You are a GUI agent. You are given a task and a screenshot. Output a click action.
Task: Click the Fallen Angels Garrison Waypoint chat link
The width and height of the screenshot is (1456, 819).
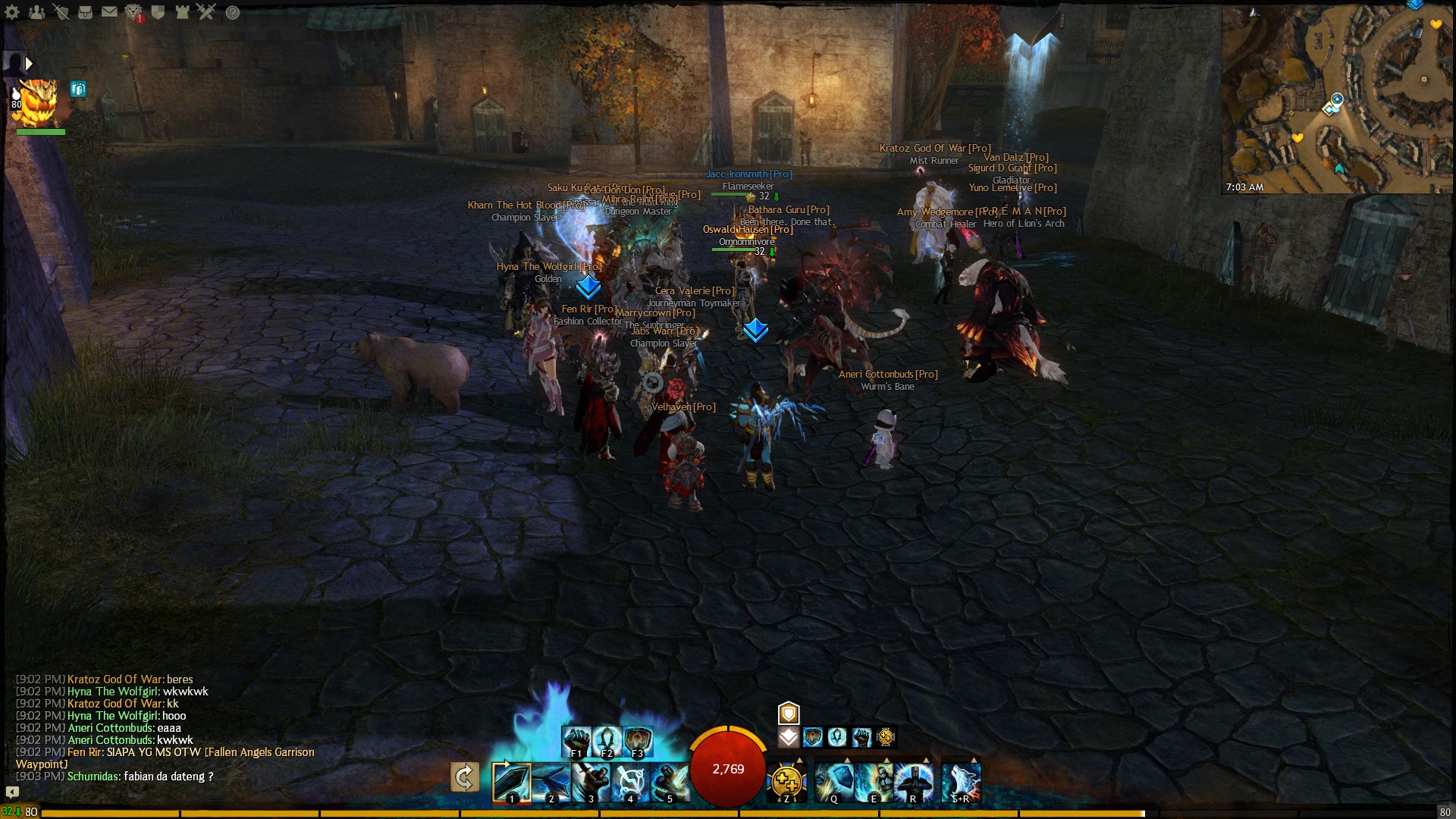coord(259,752)
